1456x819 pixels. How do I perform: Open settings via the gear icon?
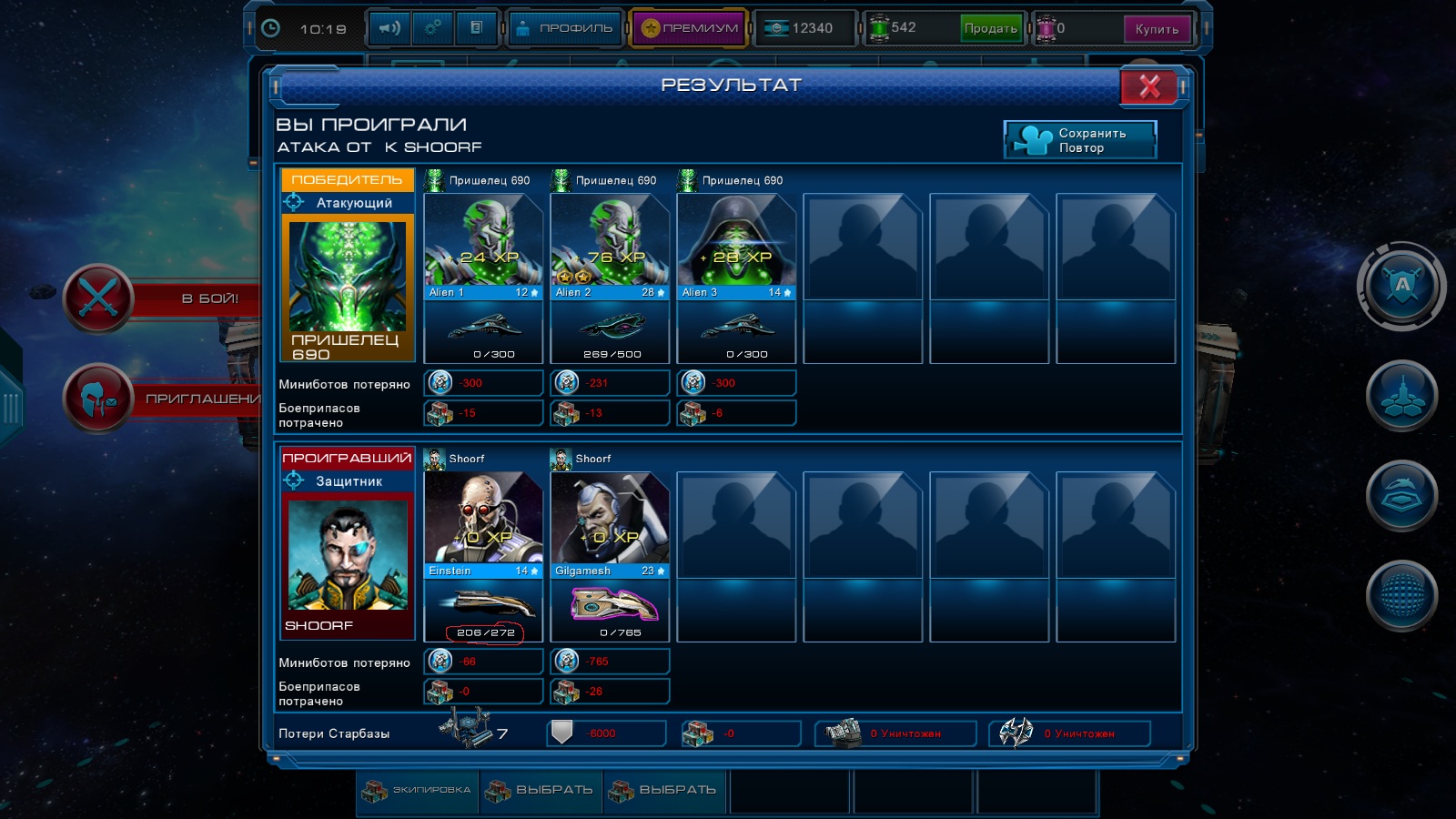pos(433,28)
